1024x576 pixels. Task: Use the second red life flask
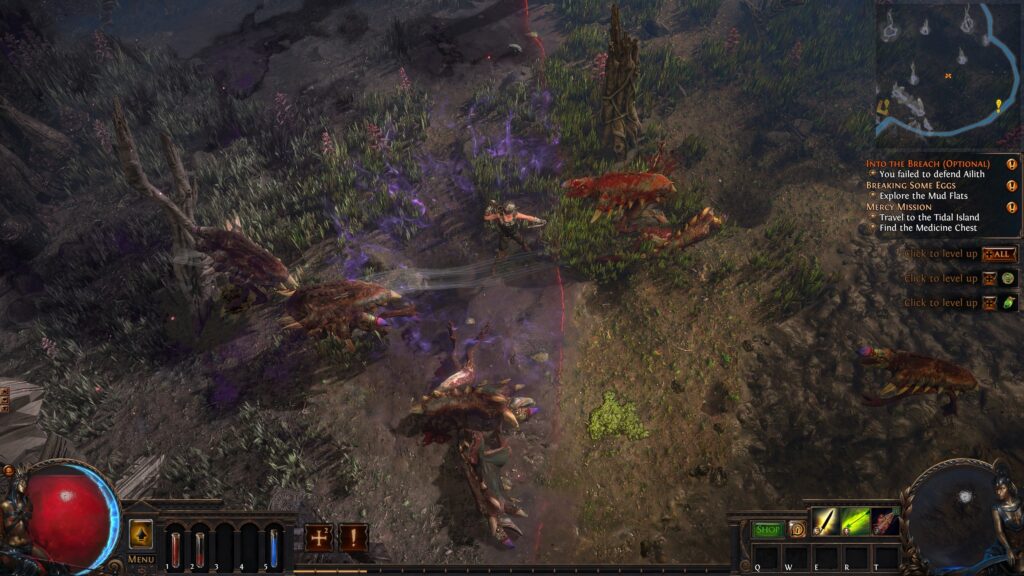pyautogui.click(x=199, y=547)
